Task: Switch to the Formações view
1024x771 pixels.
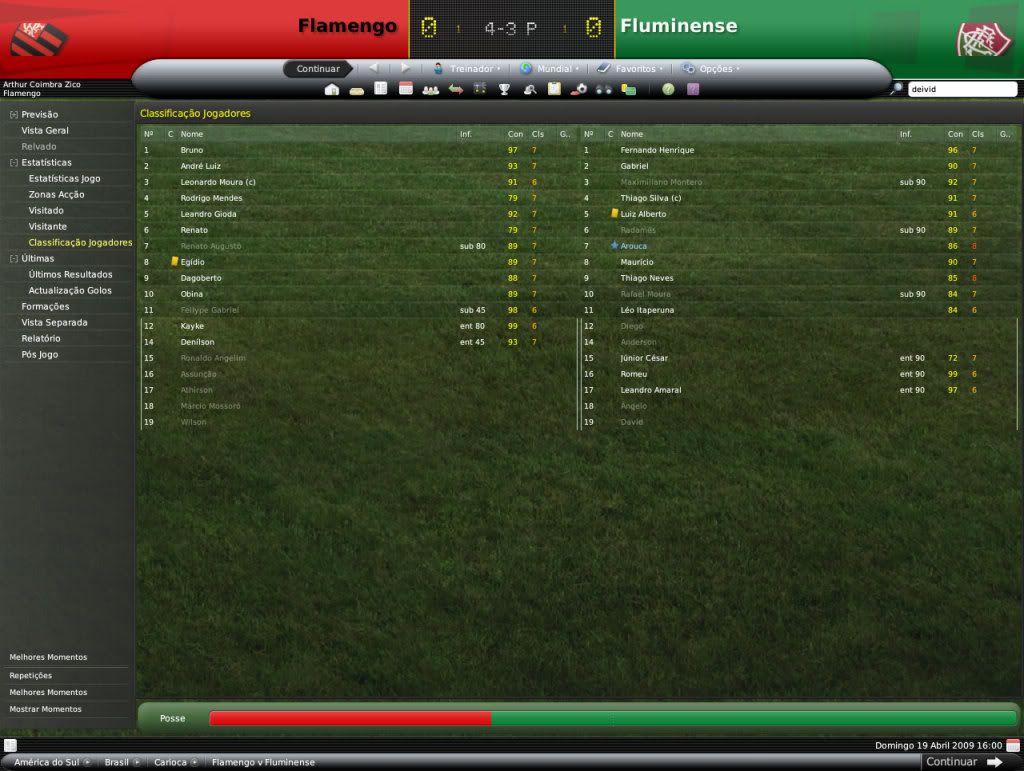Action: click(x=45, y=307)
